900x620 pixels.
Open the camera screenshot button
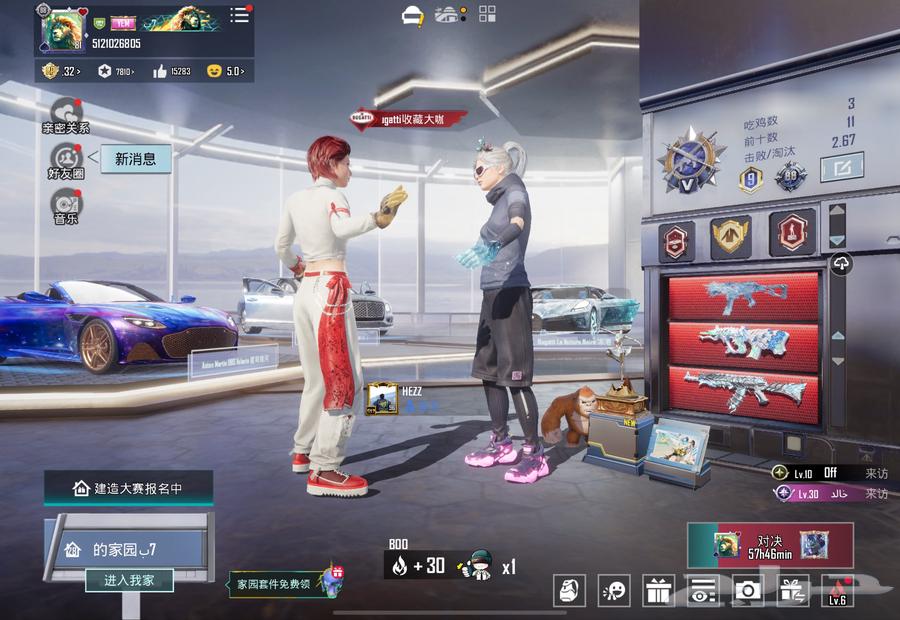click(x=747, y=591)
